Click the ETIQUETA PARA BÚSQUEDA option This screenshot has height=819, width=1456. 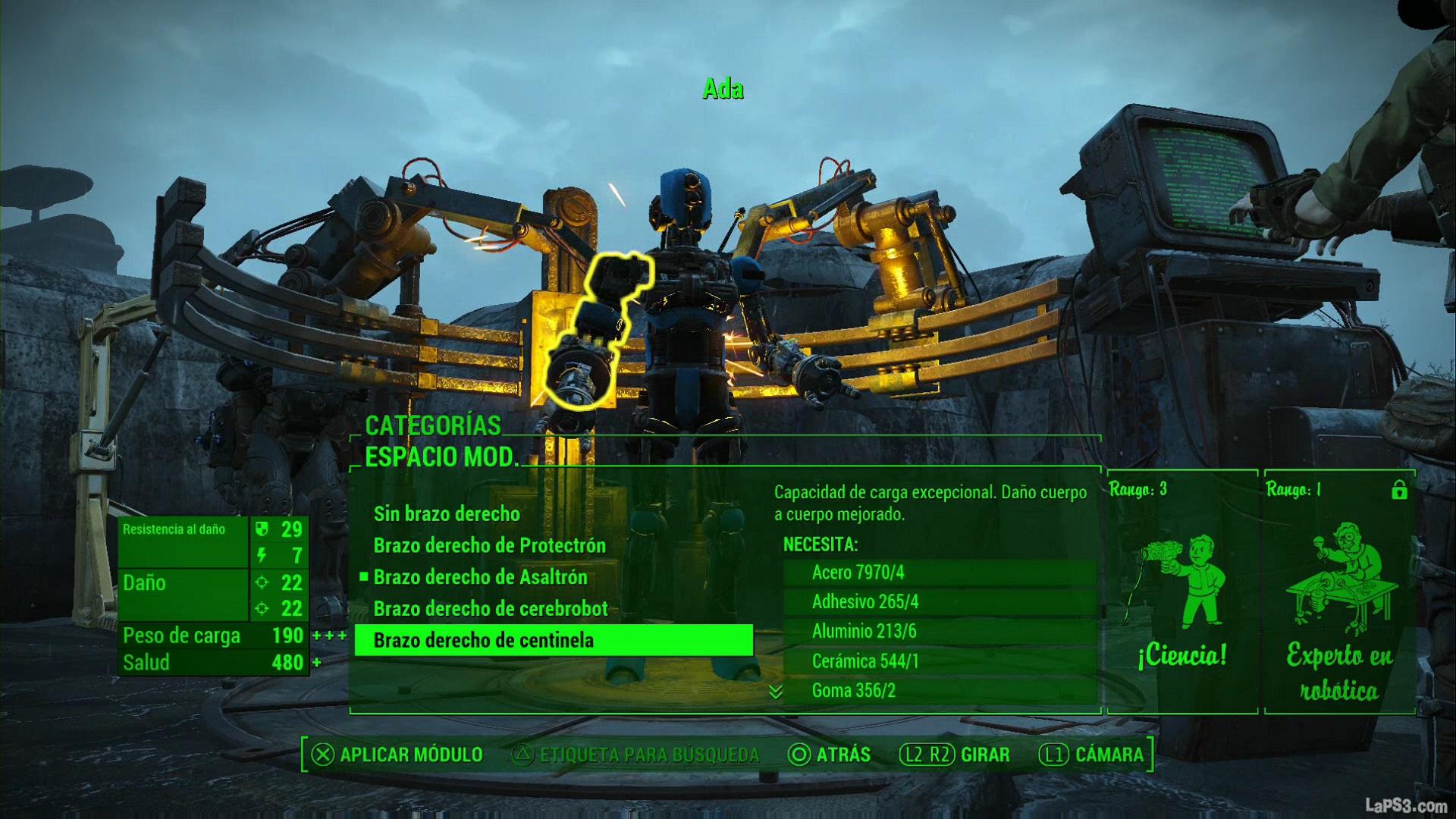(637, 755)
